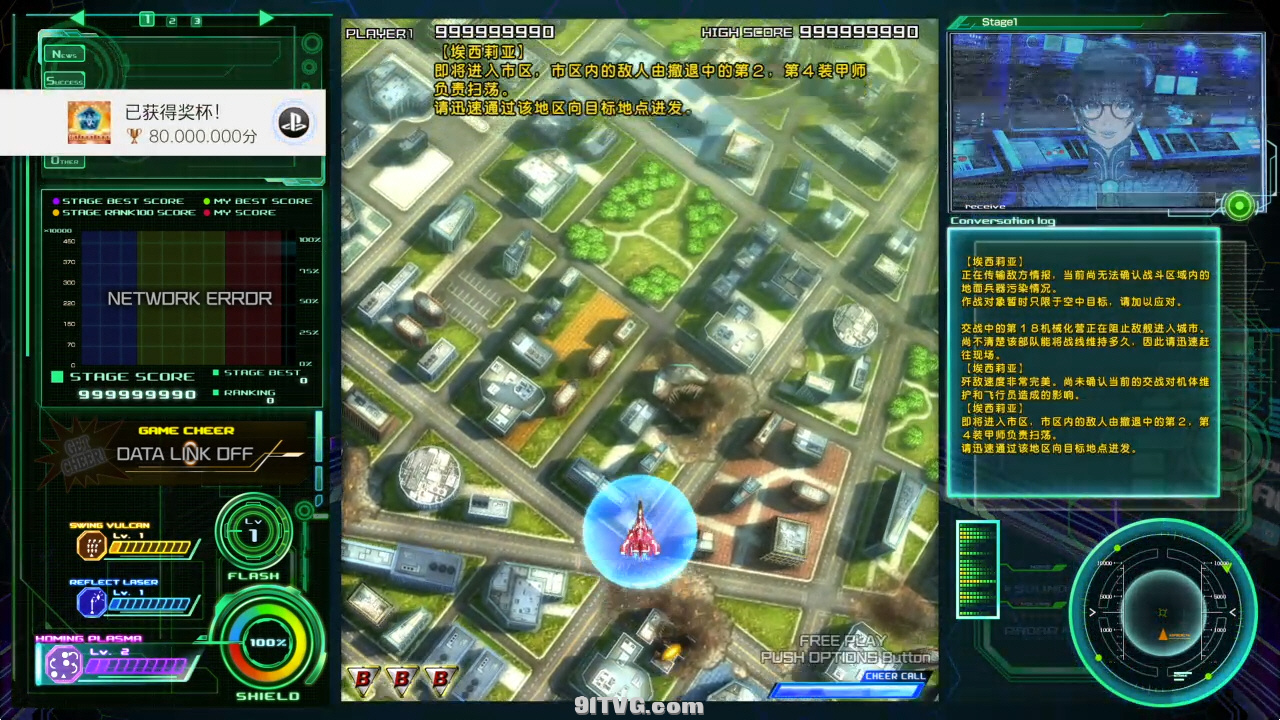Select page 1 of the info panel
Image resolution: width=1280 pixels, height=720 pixels.
(x=147, y=19)
